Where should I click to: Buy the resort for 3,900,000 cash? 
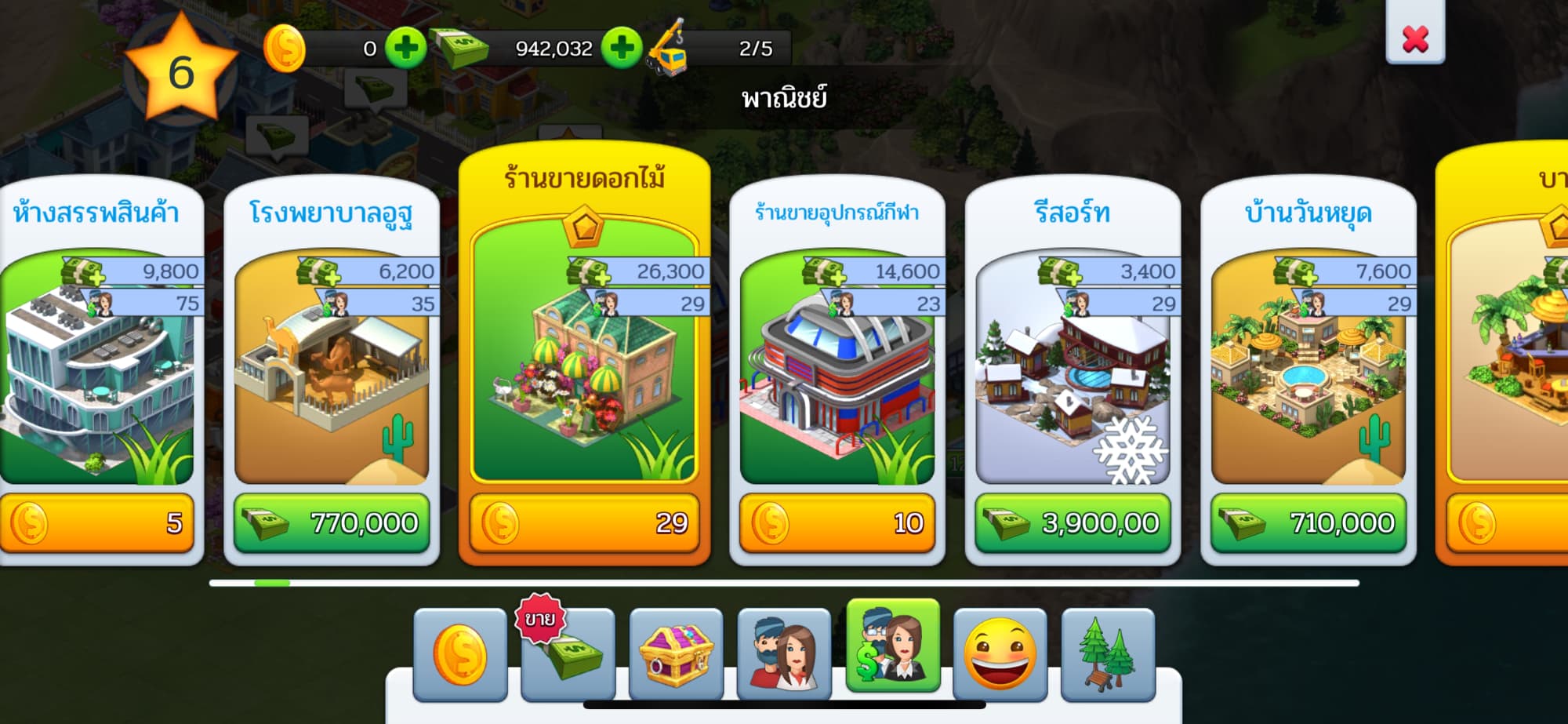tap(1073, 523)
